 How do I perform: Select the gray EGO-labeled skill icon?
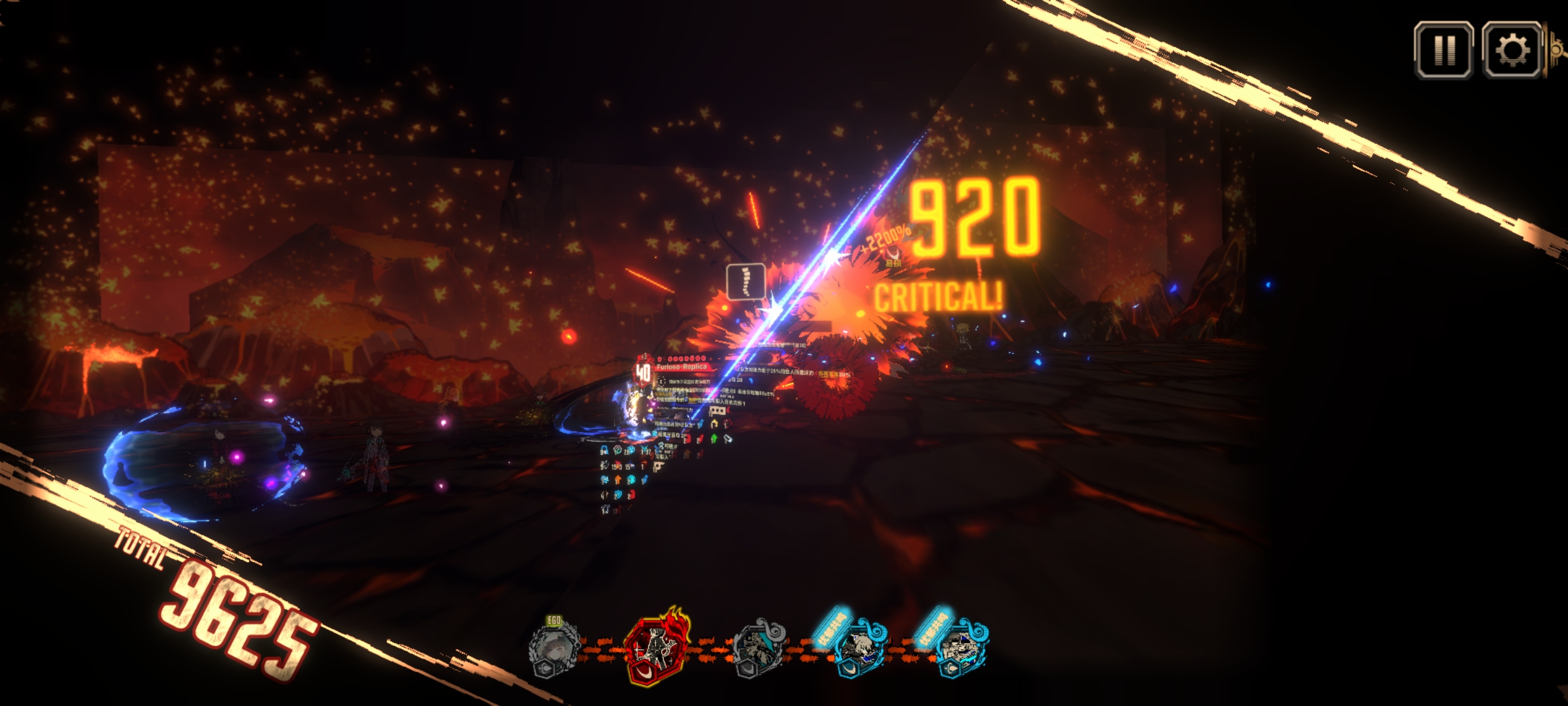[x=554, y=647]
